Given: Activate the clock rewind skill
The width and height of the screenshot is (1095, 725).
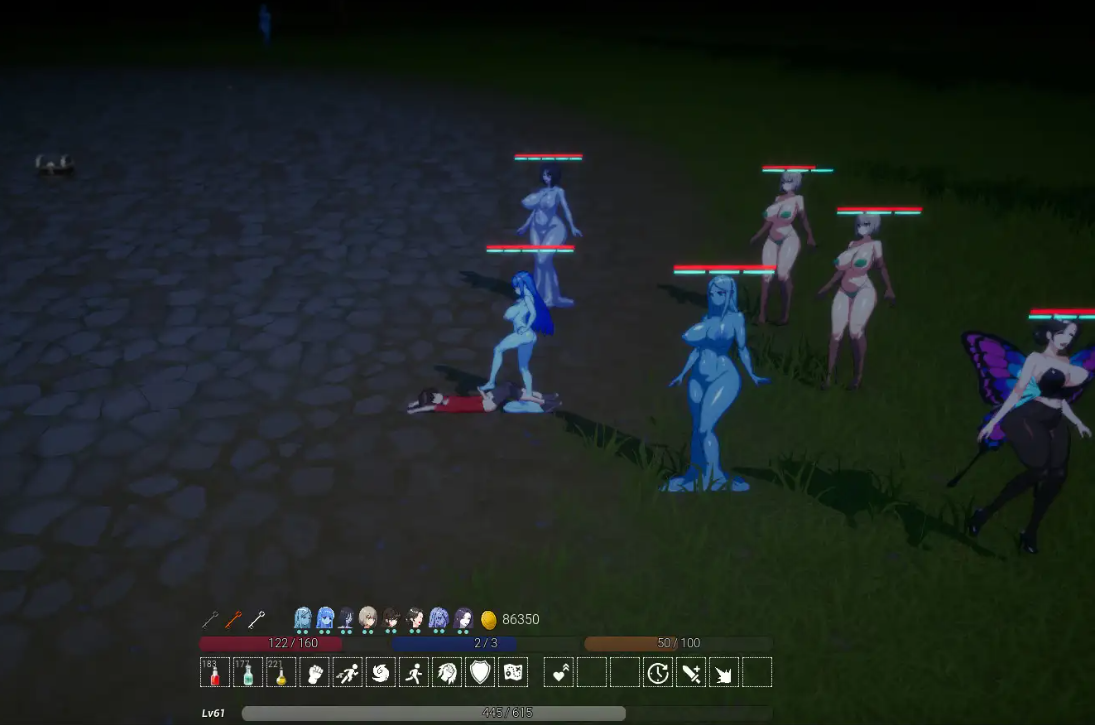Looking at the screenshot, I should [657, 672].
